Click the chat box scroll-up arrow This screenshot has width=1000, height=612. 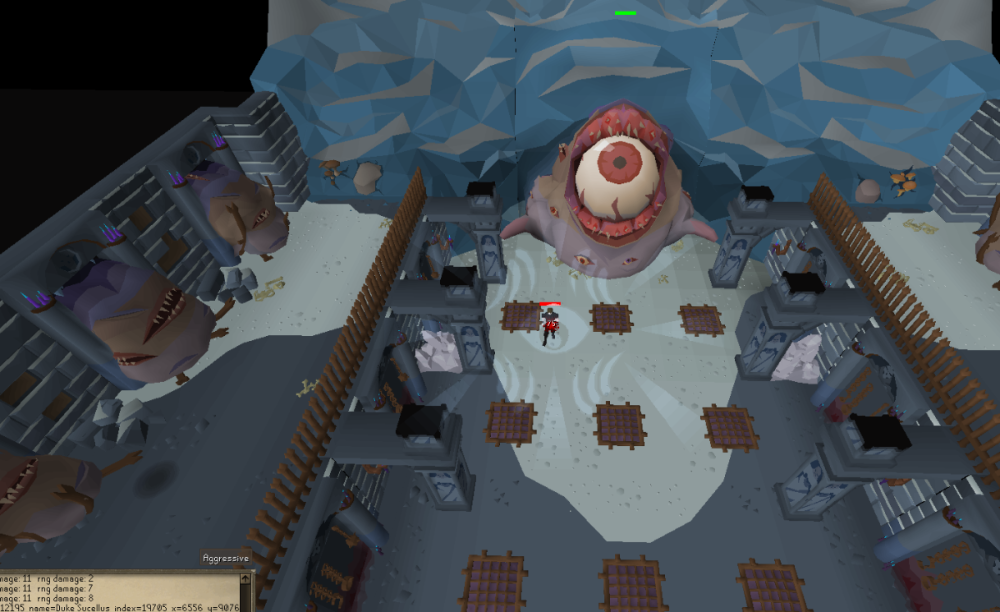tap(247, 577)
